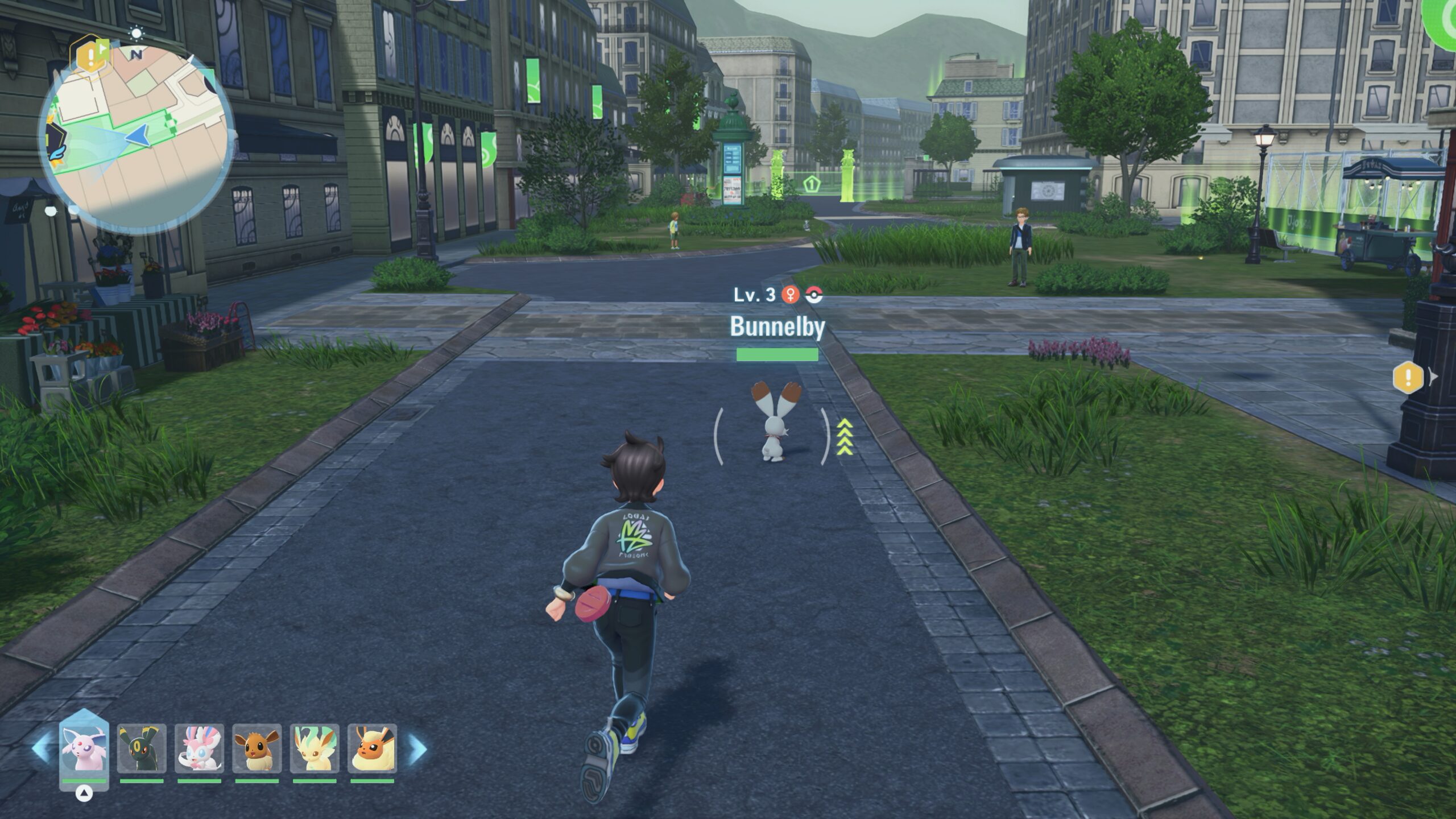1456x819 pixels.
Task: Select Flareon party slot
Action: pyautogui.click(x=372, y=748)
